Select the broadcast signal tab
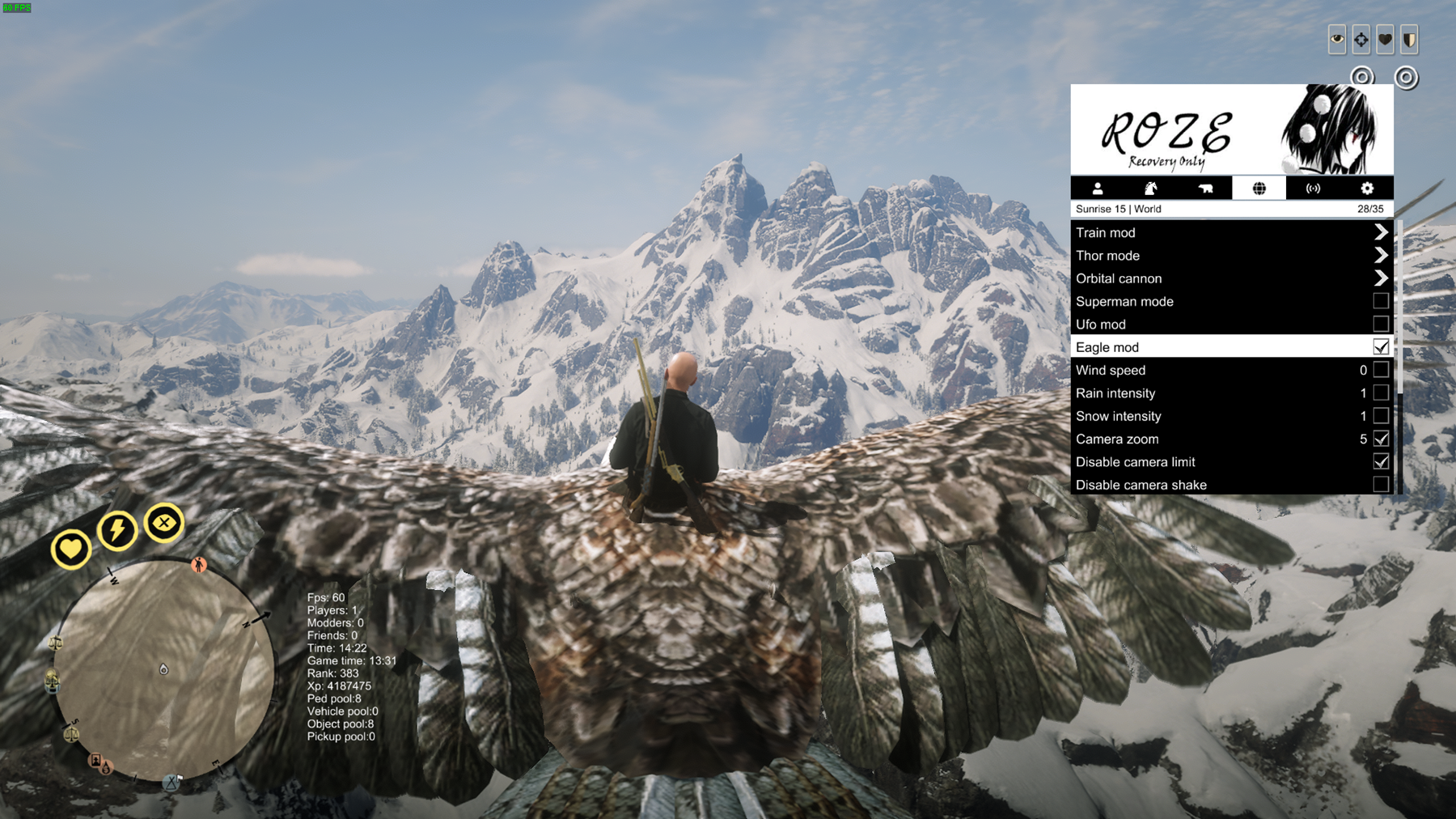The width and height of the screenshot is (1456, 819). [x=1313, y=189]
